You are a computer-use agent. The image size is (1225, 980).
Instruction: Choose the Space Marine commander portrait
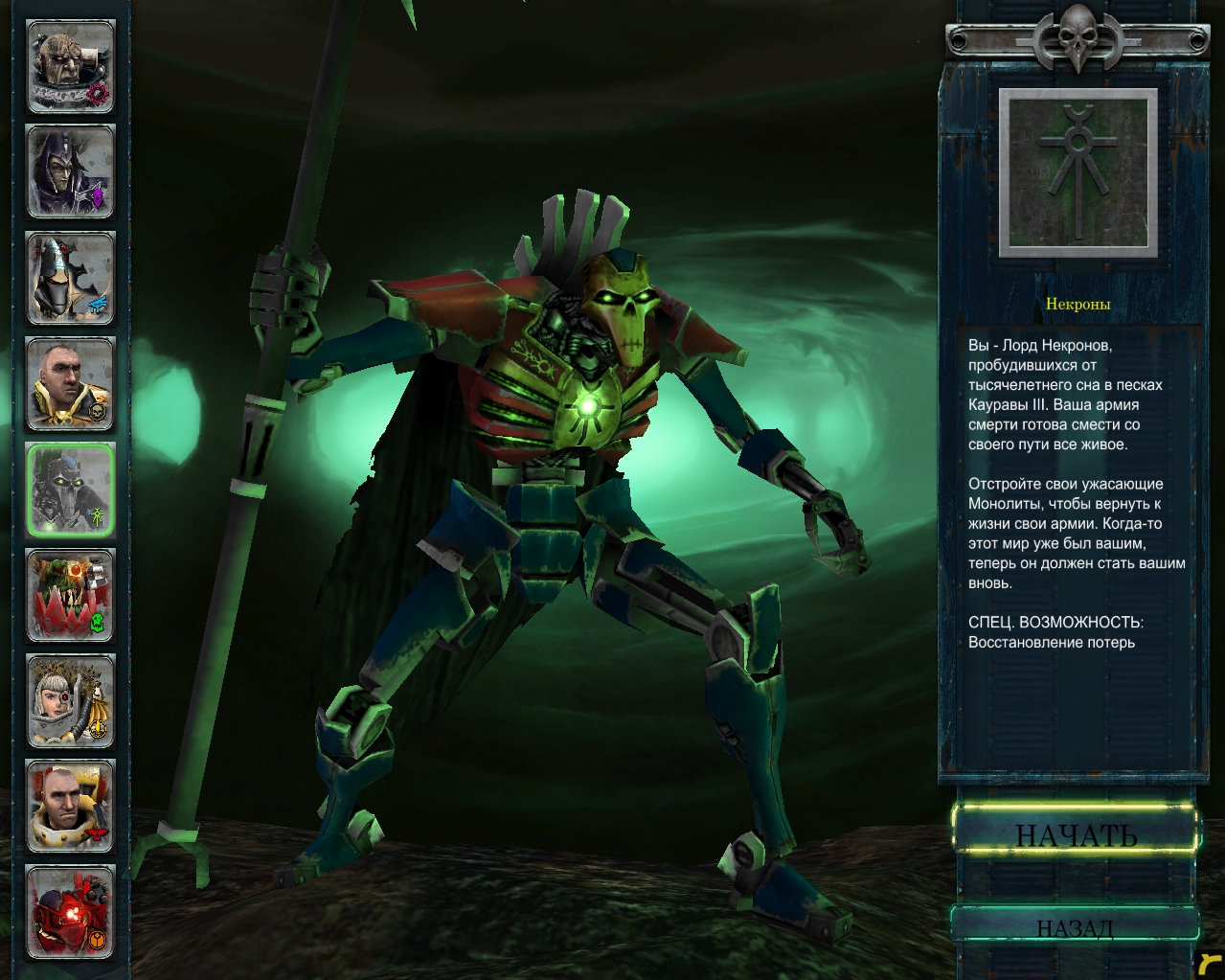pos(70,807)
